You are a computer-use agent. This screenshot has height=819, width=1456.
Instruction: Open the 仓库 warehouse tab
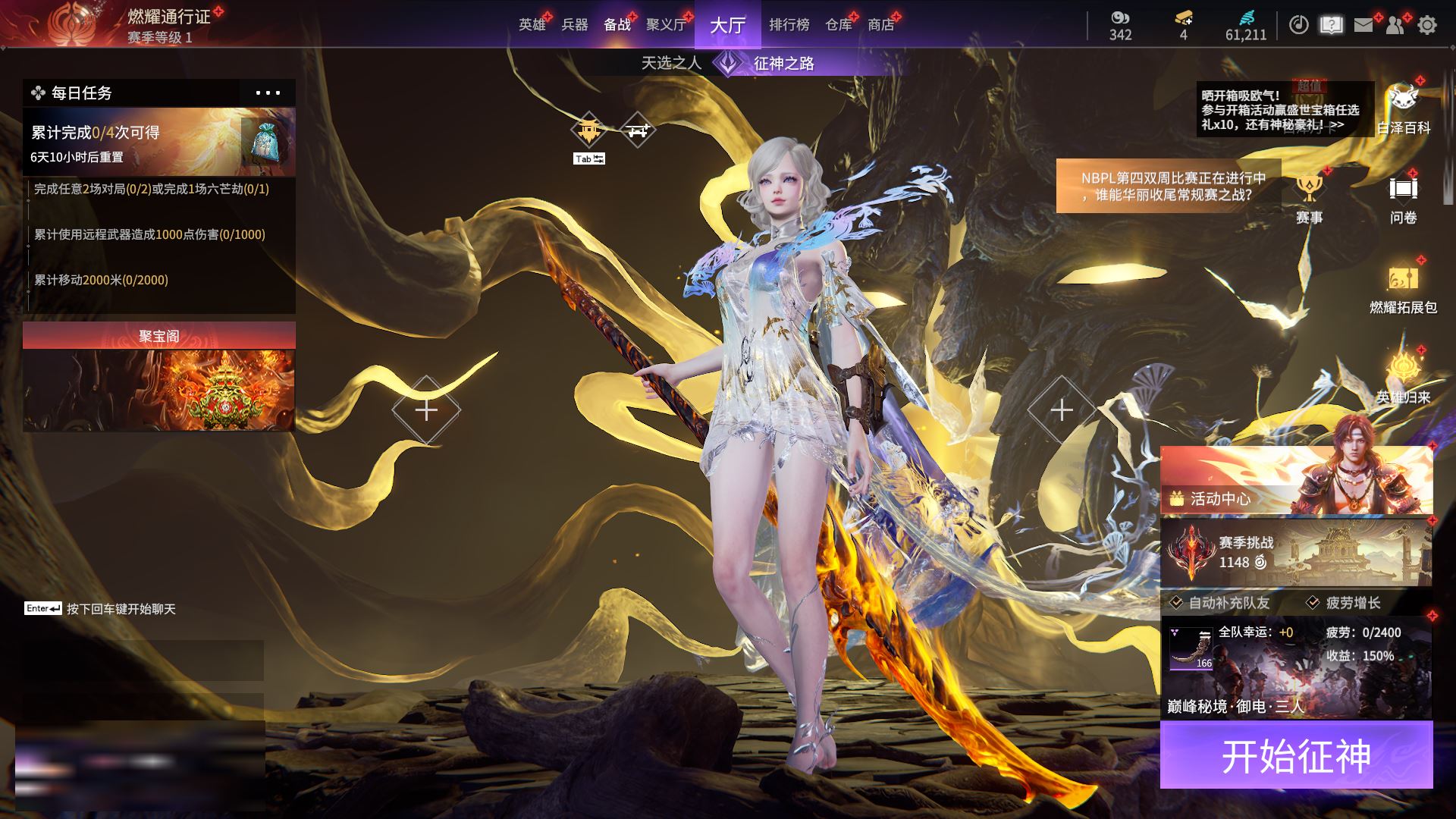(838, 25)
